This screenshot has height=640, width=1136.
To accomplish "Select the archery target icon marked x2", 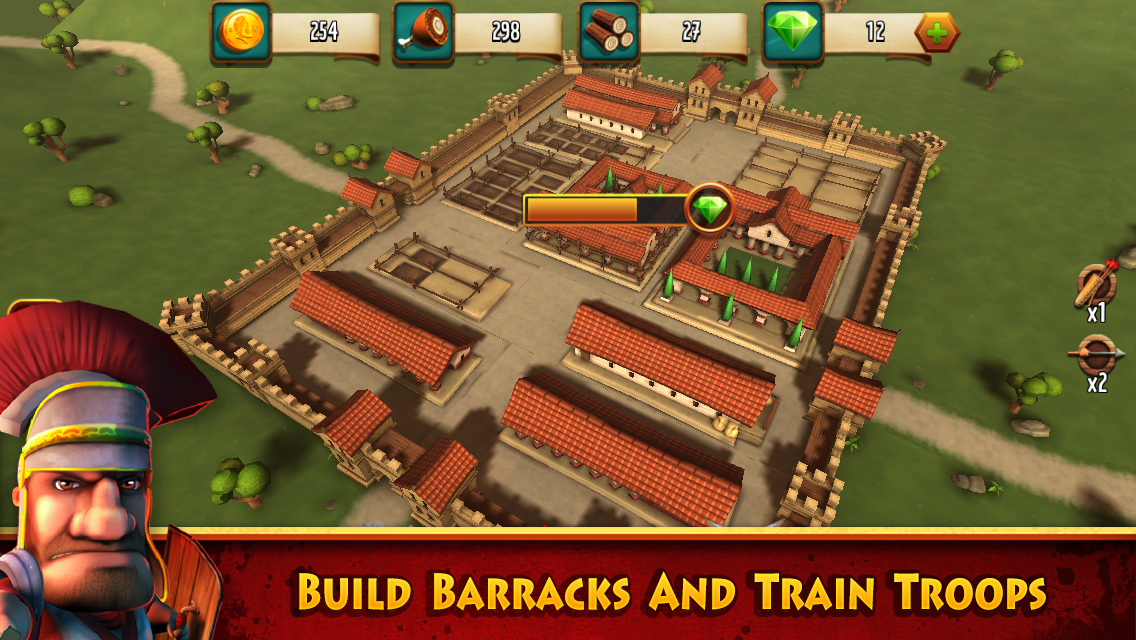I will click(x=1096, y=354).
